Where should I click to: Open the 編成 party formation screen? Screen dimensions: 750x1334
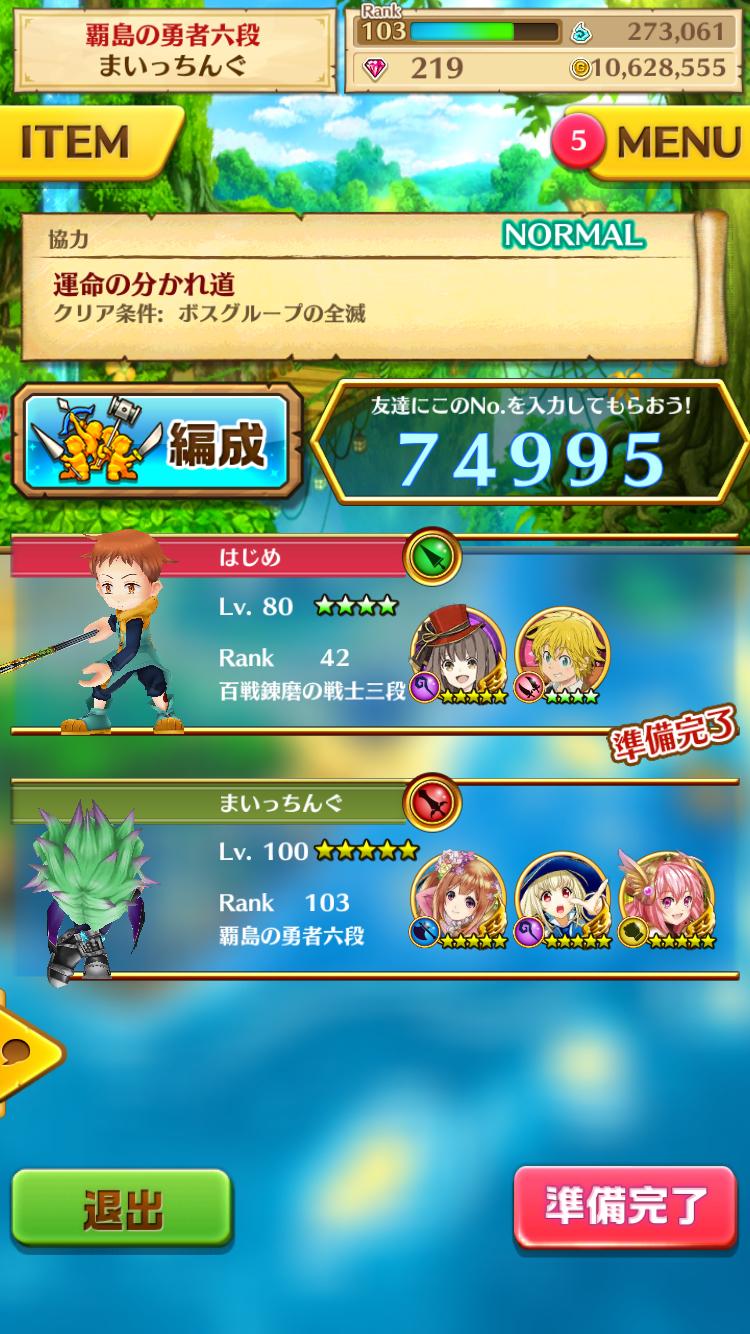click(158, 443)
